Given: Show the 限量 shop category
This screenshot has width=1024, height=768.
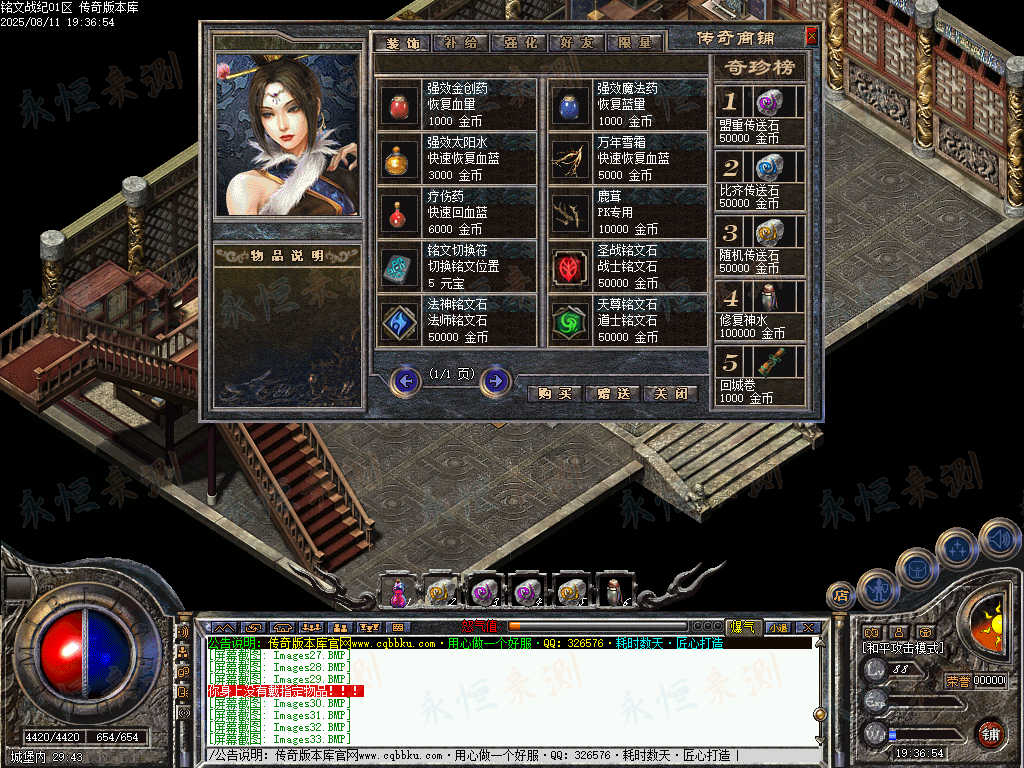Looking at the screenshot, I should point(633,43).
